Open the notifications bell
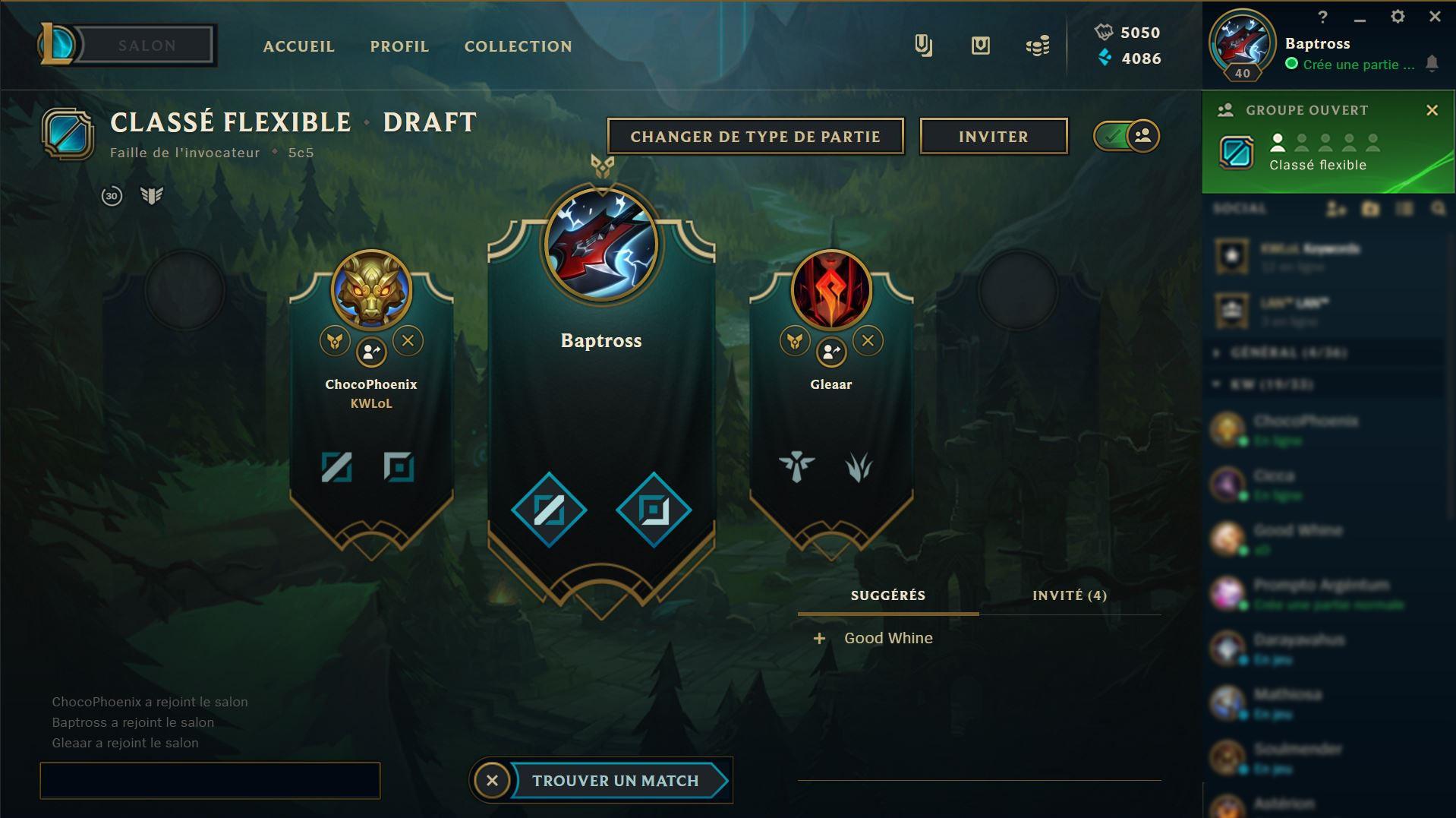1456x818 pixels. pos(1432,64)
